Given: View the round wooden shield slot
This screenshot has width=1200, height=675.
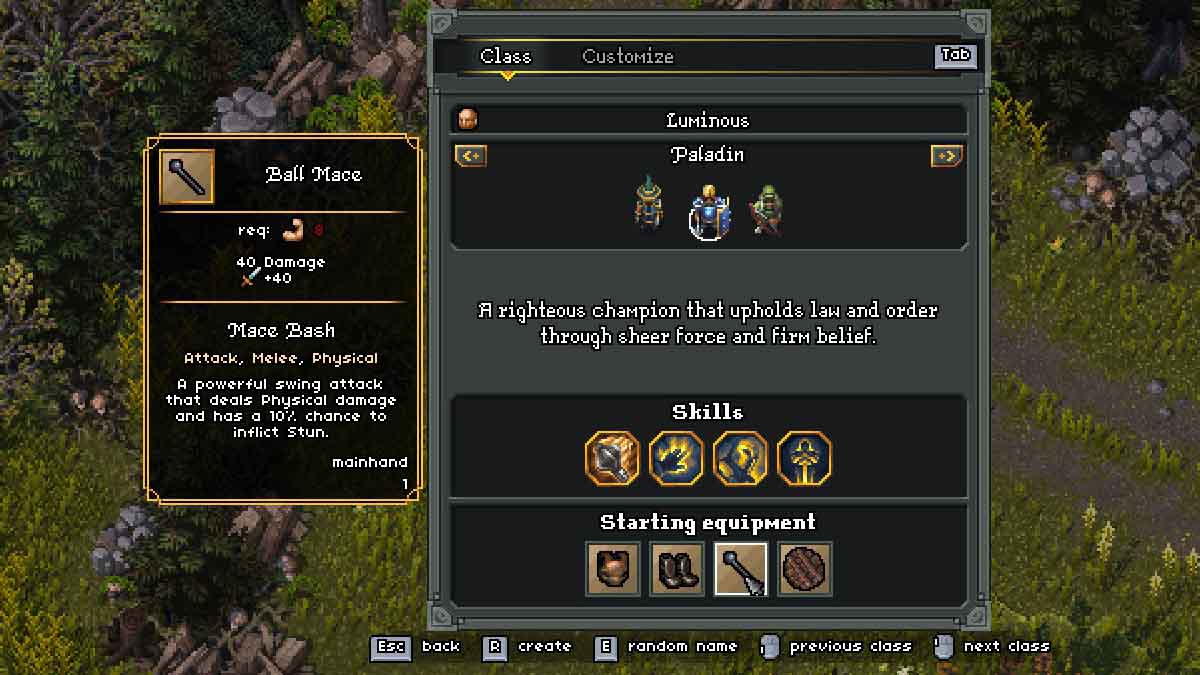Looking at the screenshot, I should 804,569.
